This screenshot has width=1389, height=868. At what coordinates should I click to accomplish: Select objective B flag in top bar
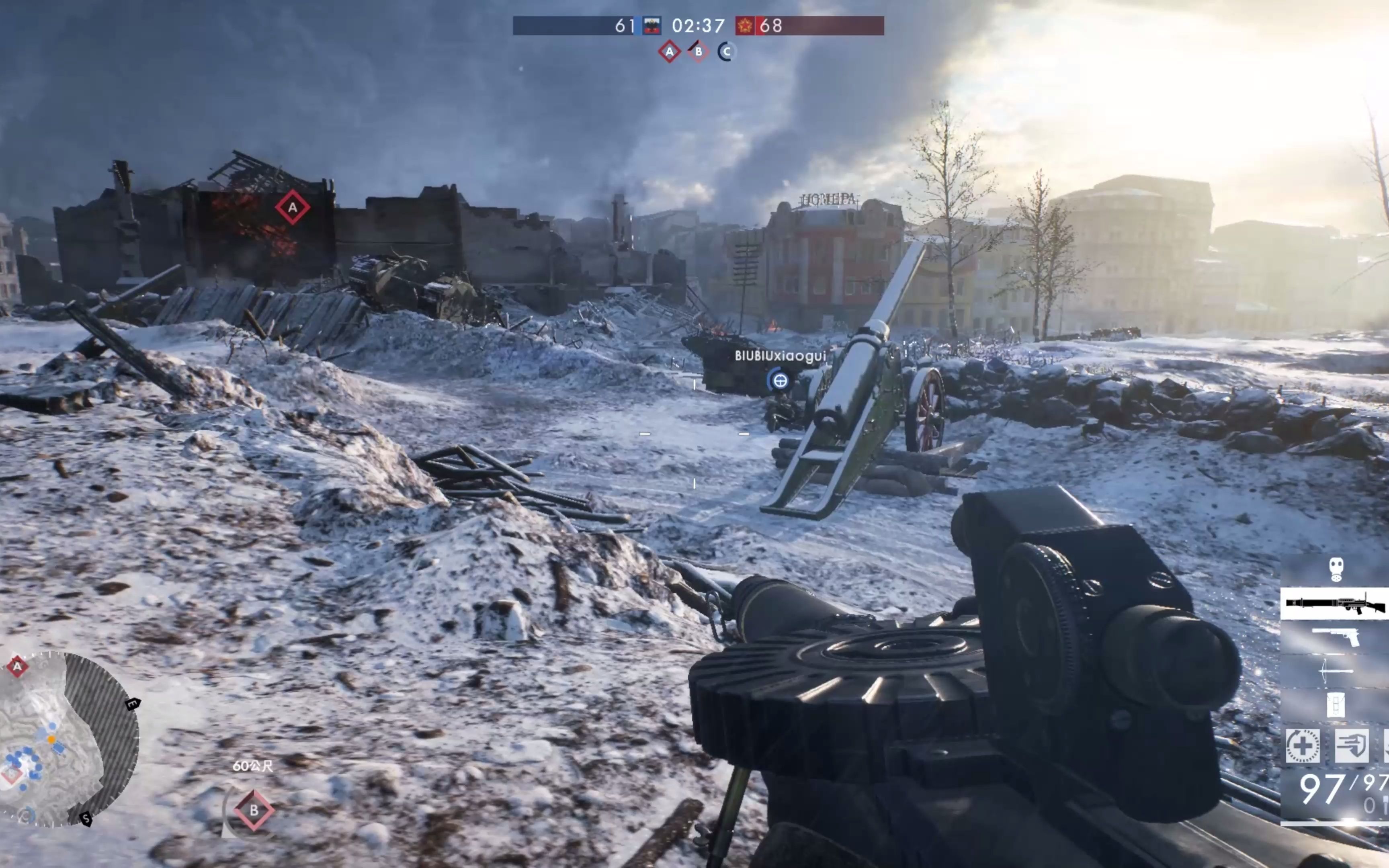(698, 52)
